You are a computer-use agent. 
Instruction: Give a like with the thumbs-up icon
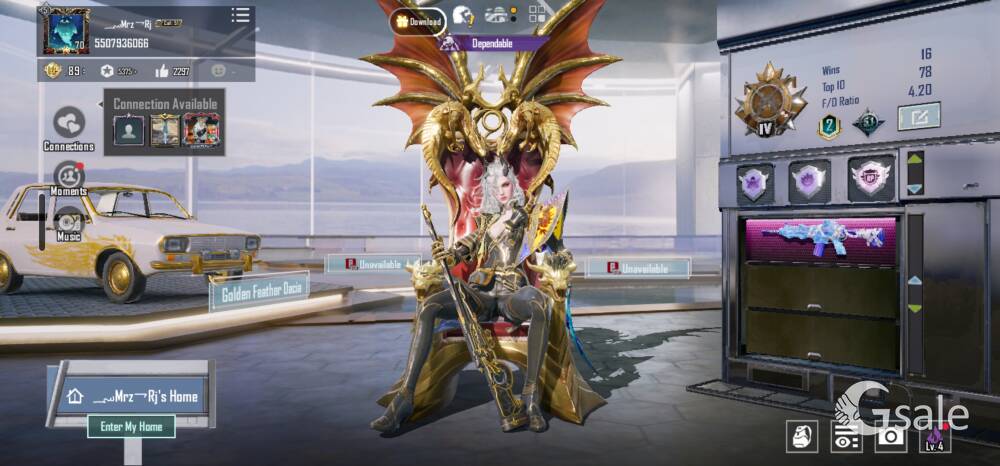162,71
